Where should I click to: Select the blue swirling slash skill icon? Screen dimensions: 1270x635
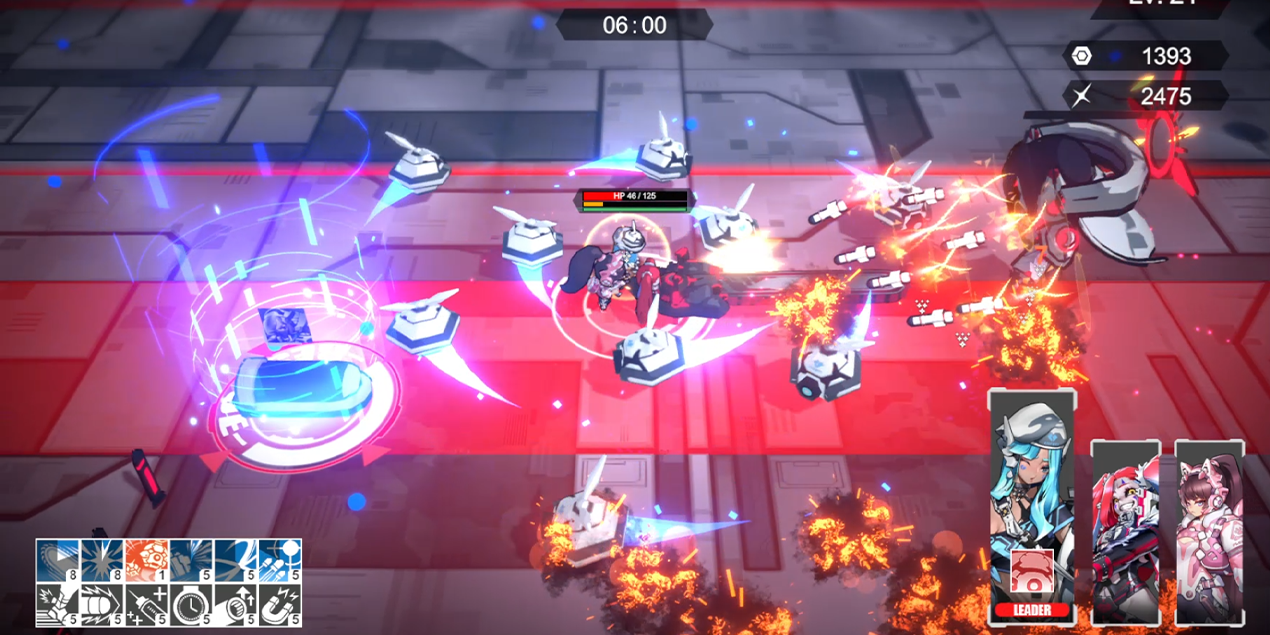pyautogui.click(x=235, y=560)
